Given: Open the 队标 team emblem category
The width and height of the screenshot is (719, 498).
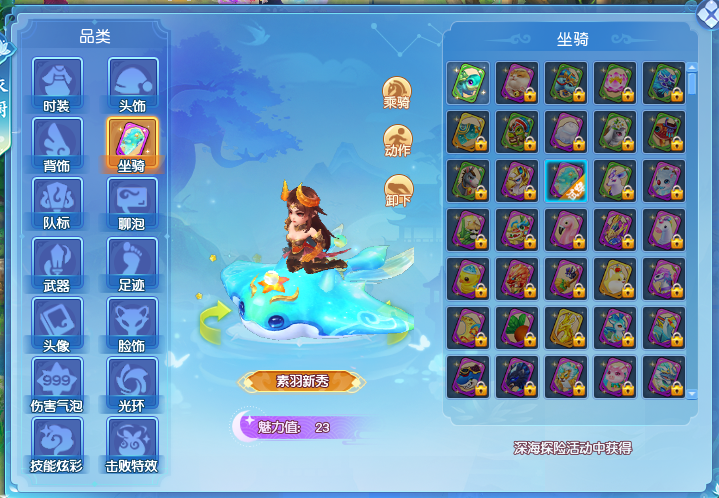Looking at the screenshot, I should pos(57,203).
